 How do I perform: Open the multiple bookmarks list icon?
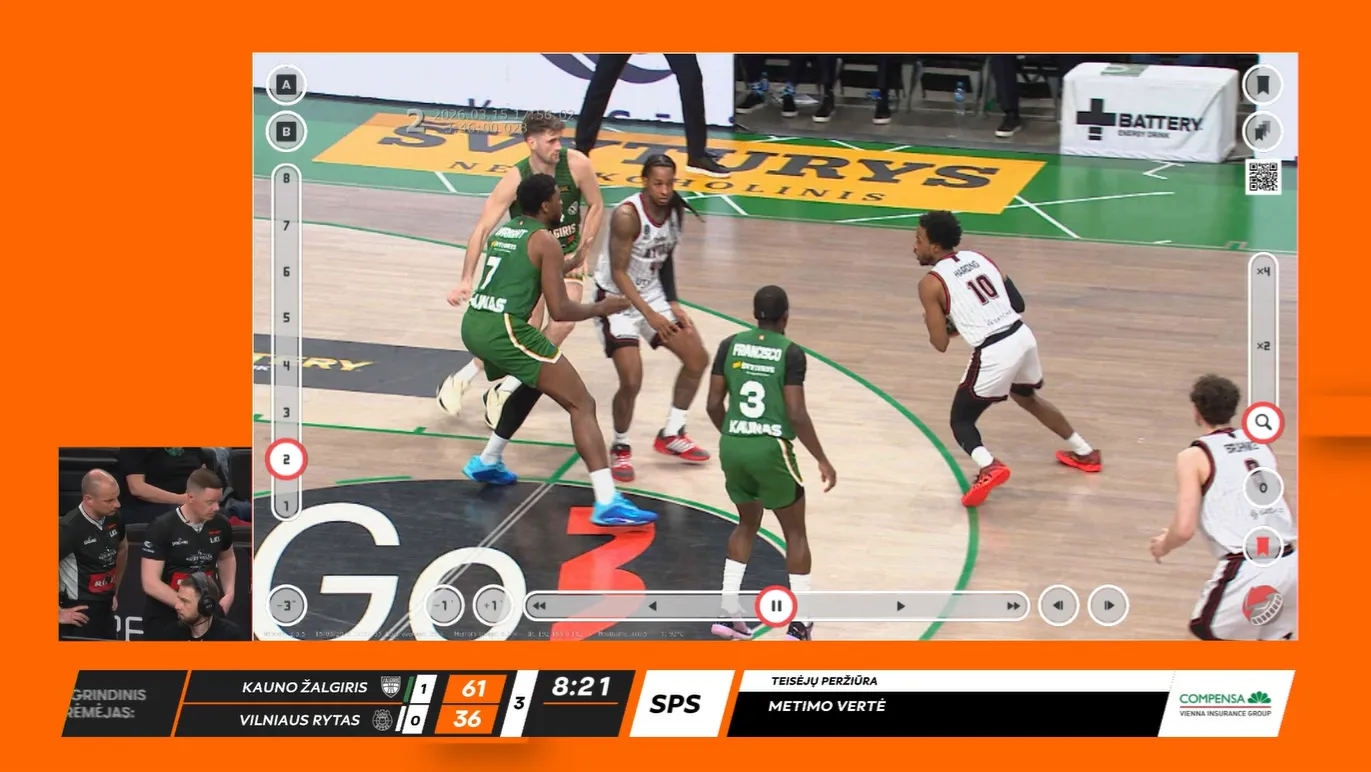click(x=1262, y=132)
